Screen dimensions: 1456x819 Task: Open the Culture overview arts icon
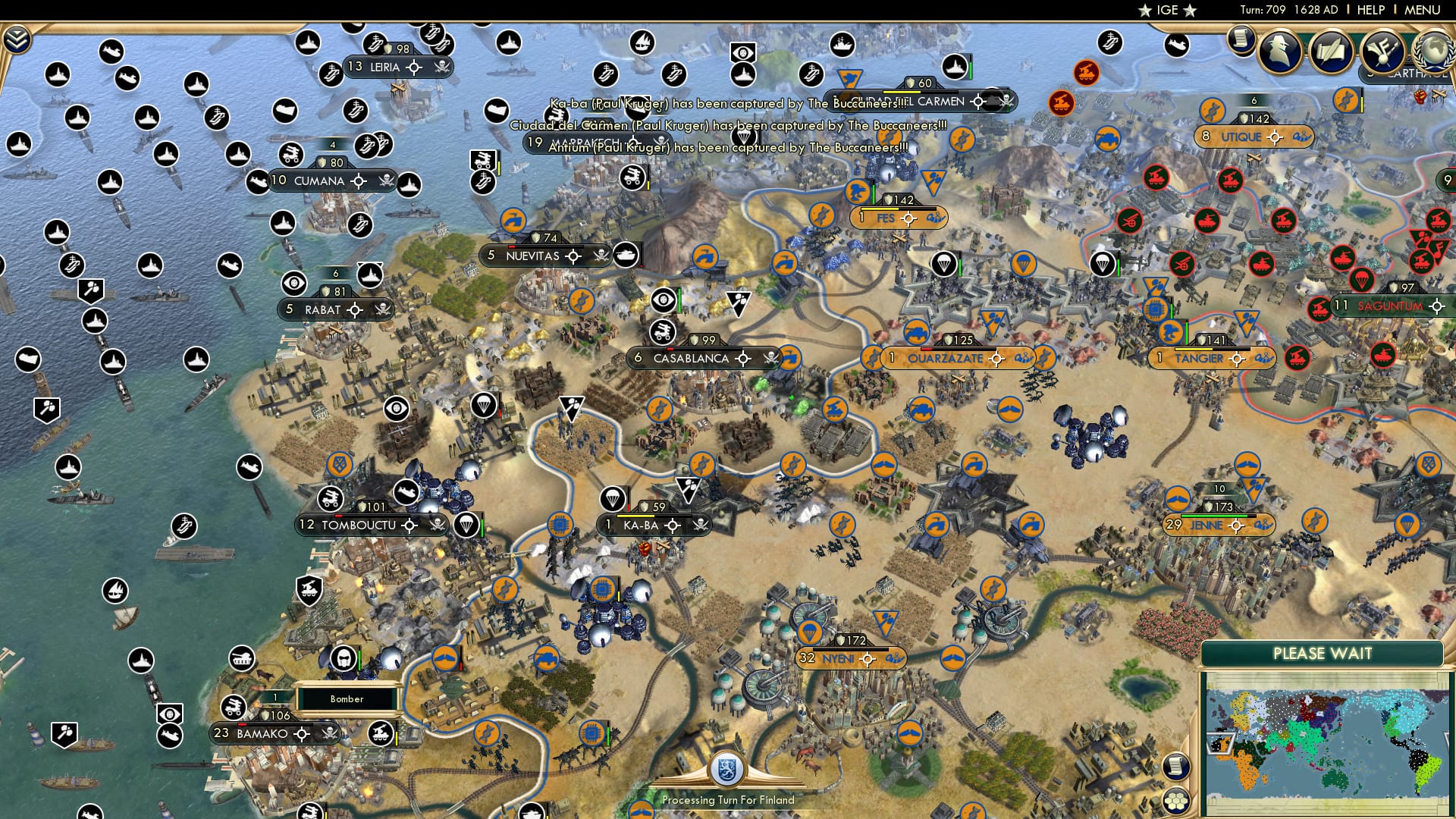[1382, 50]
